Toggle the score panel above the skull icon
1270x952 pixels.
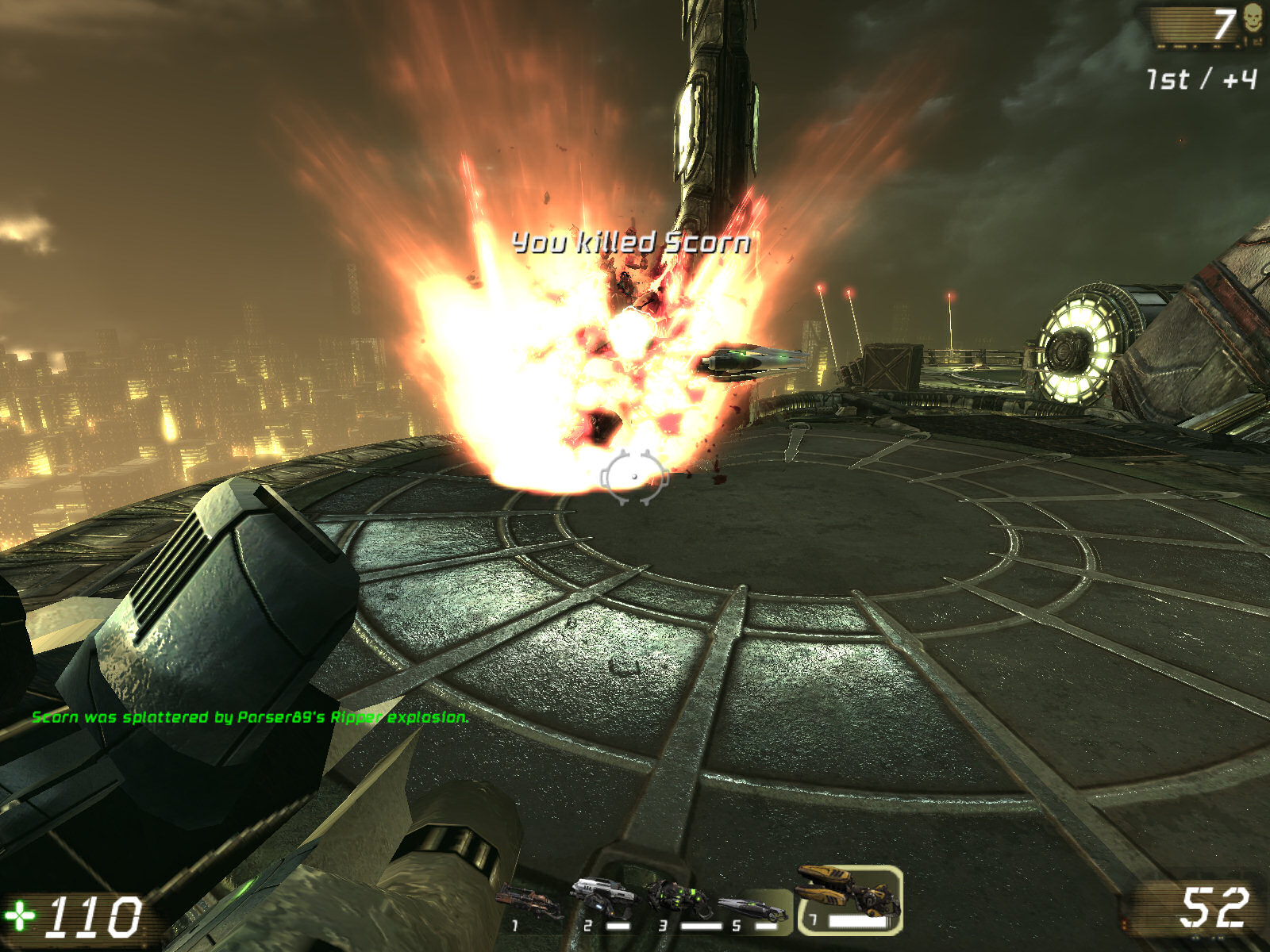pyautogui.click(x=1191, y=26)
